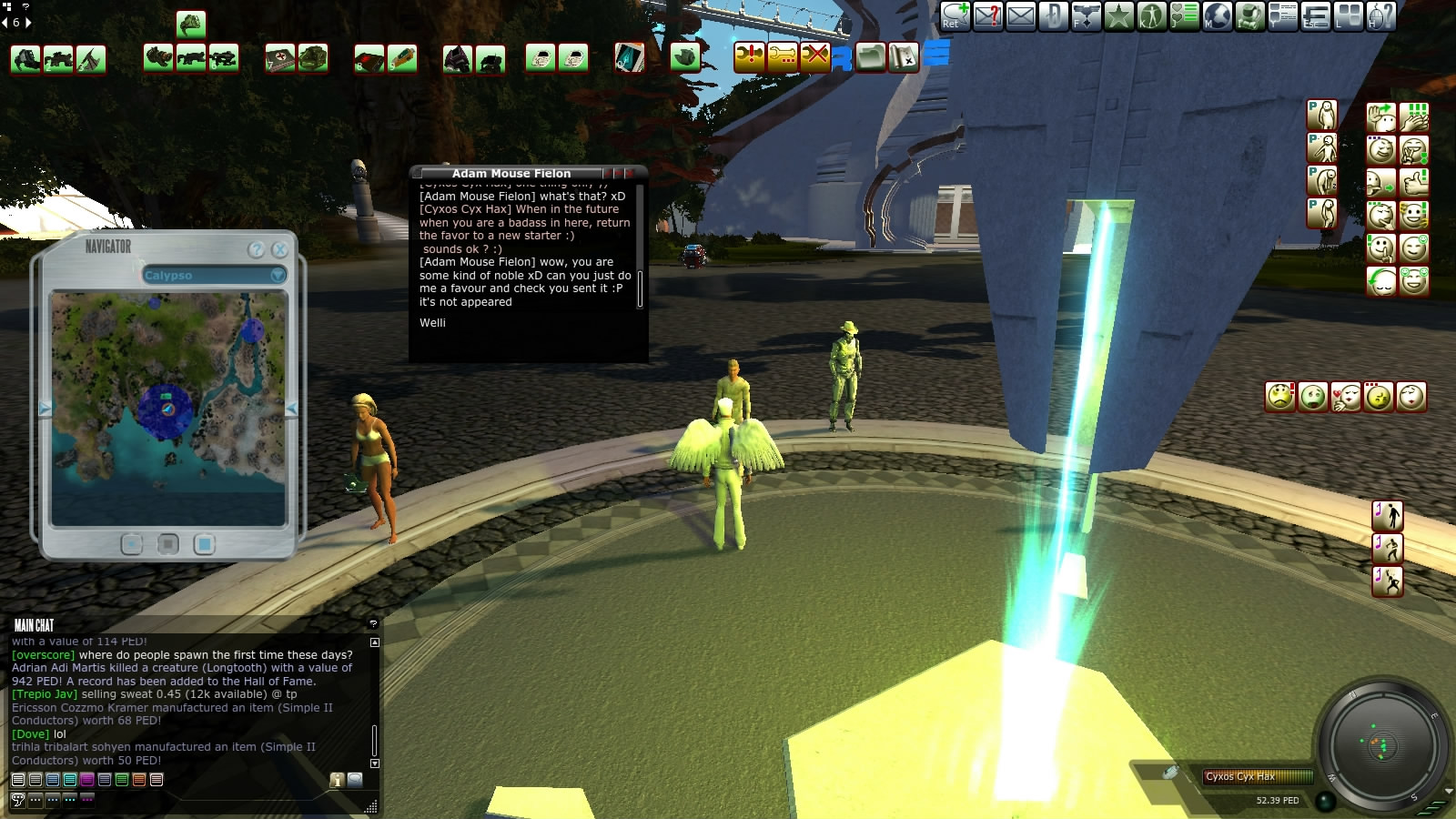Select the red first aid kit slot
The image size is (1456, 819).
pyautogui.click(x=281, y=59)
